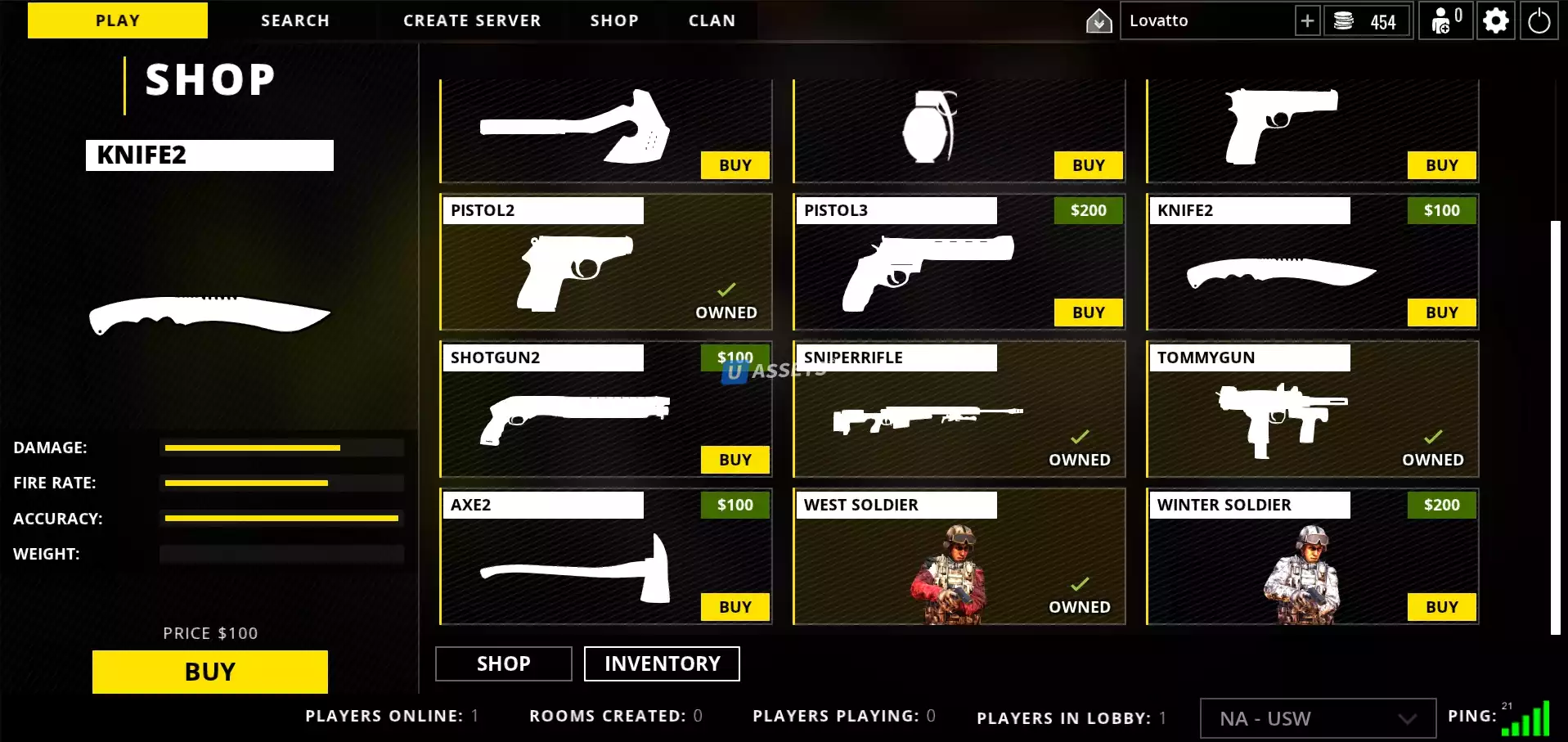
Task: Open the Play menu tab
Action: (118, 20)
